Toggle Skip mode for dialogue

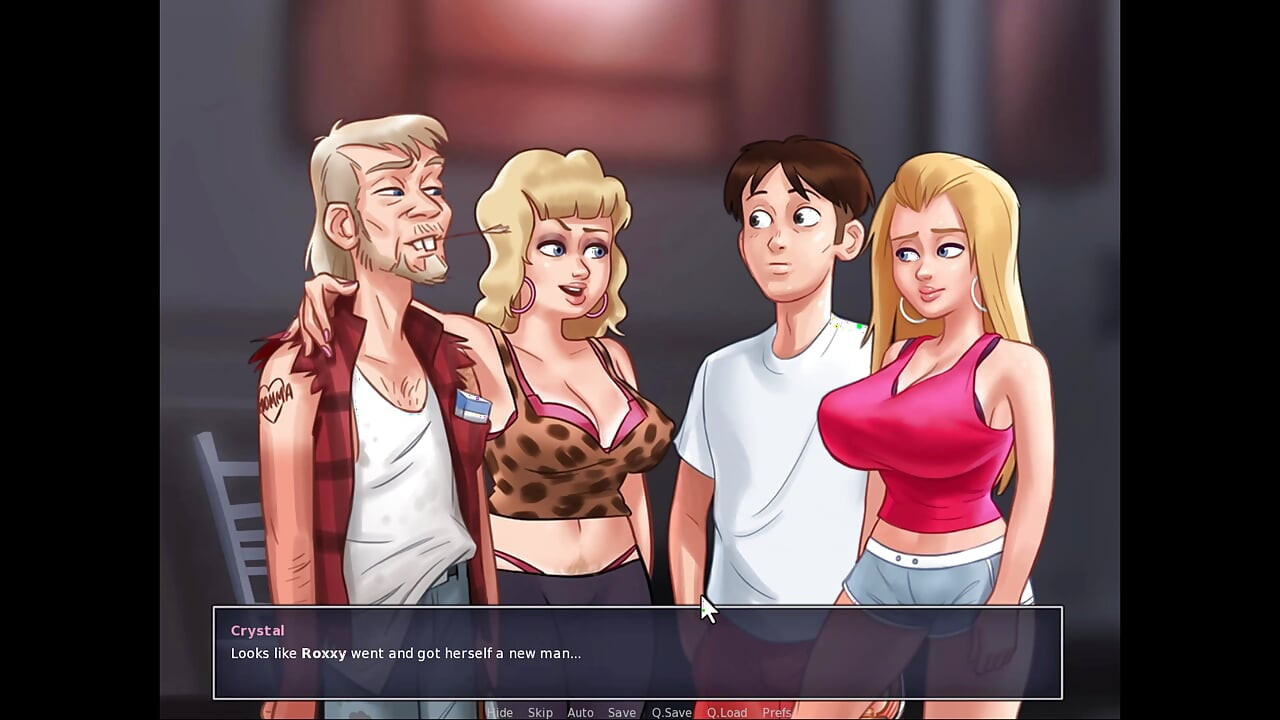click(x=540, y=712)
